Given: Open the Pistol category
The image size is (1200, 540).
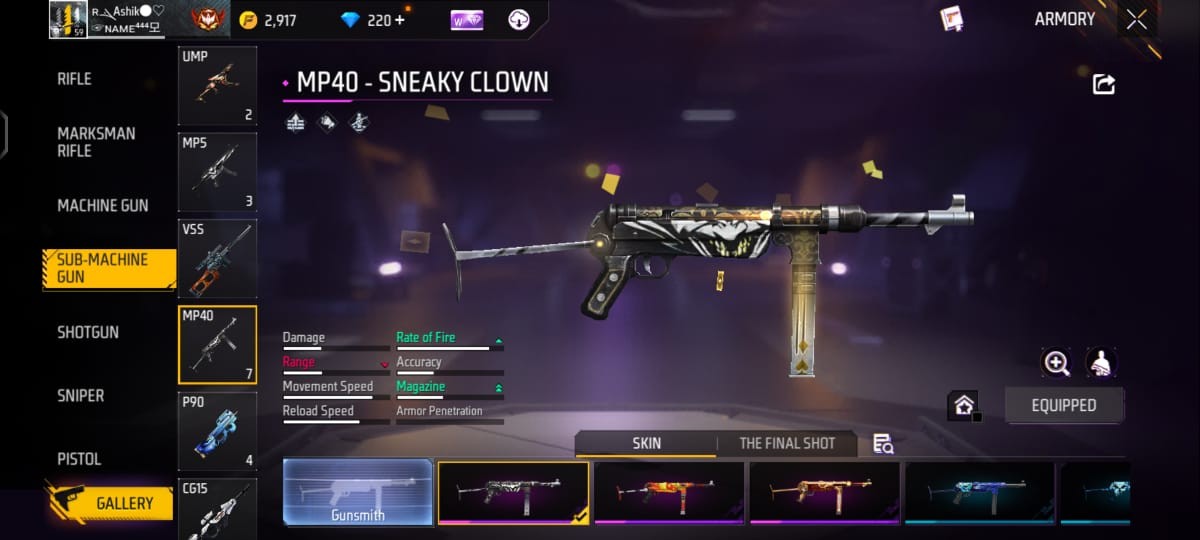Looking at the screenshot, I should (x=79, y=459).
